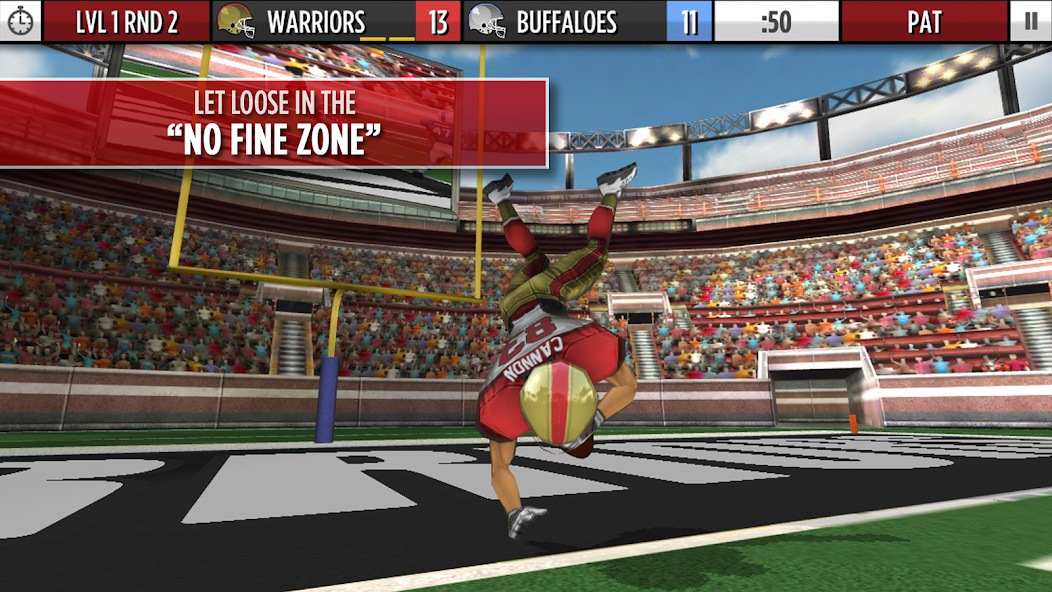Image resolution: width=1052 pixels, height=592 pixels.
Task: Pause the game with the pause button
Action: point(1031,21)
